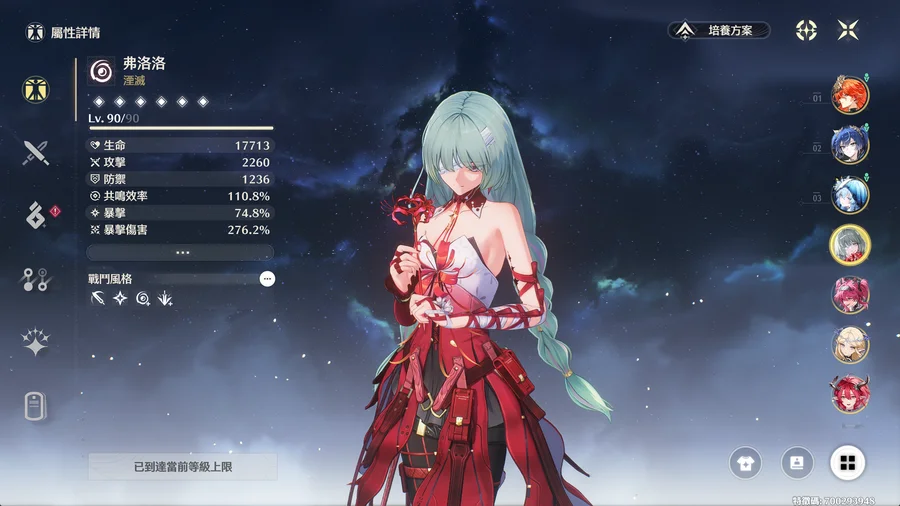This screenshot has height=506, width=900.
Task: Choose the dark blue-haired character portrait
Action: point(850,145)
